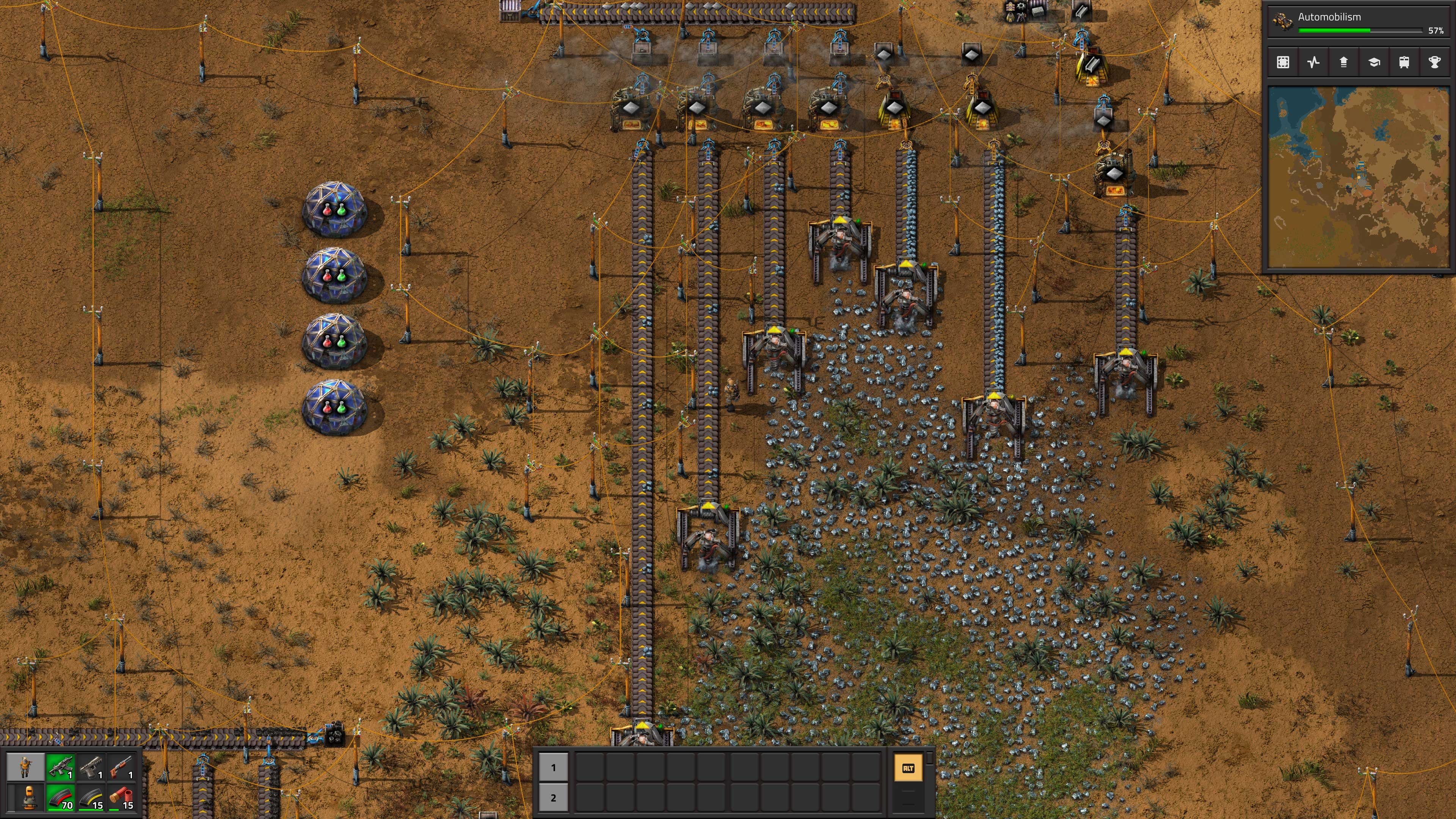Select the pistol weapon slot

pyautogui.click(x=91, y=767)
